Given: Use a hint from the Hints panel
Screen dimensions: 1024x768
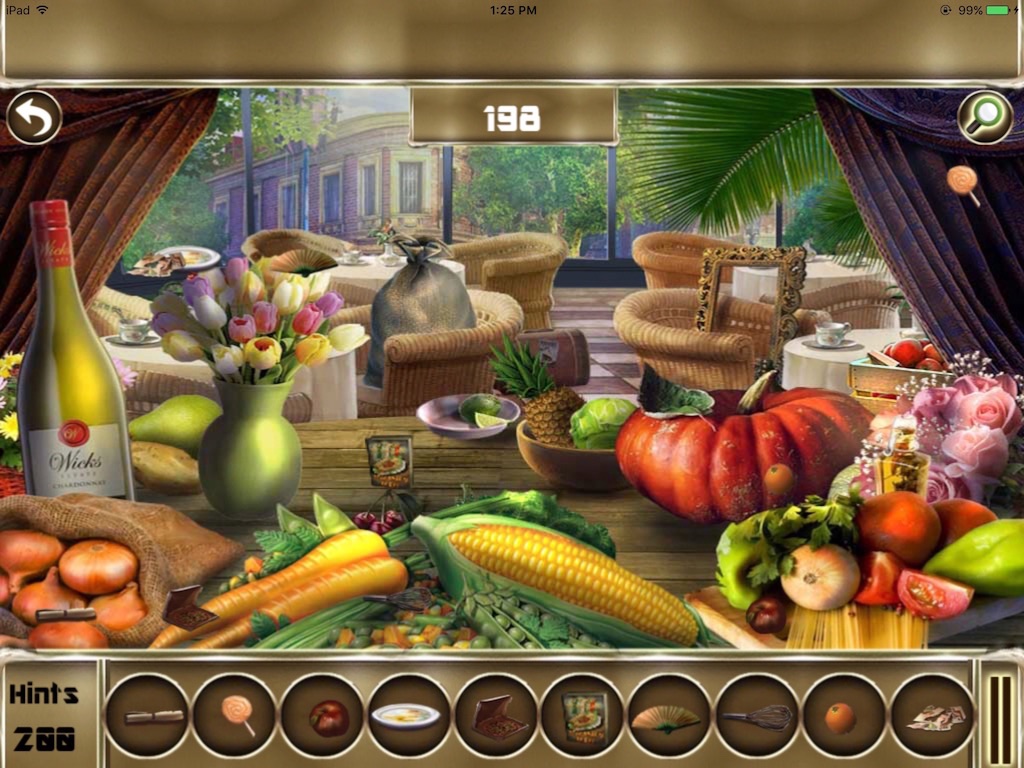Looking at the screenshot, I should pyautogui.click(x=45, y=716).
